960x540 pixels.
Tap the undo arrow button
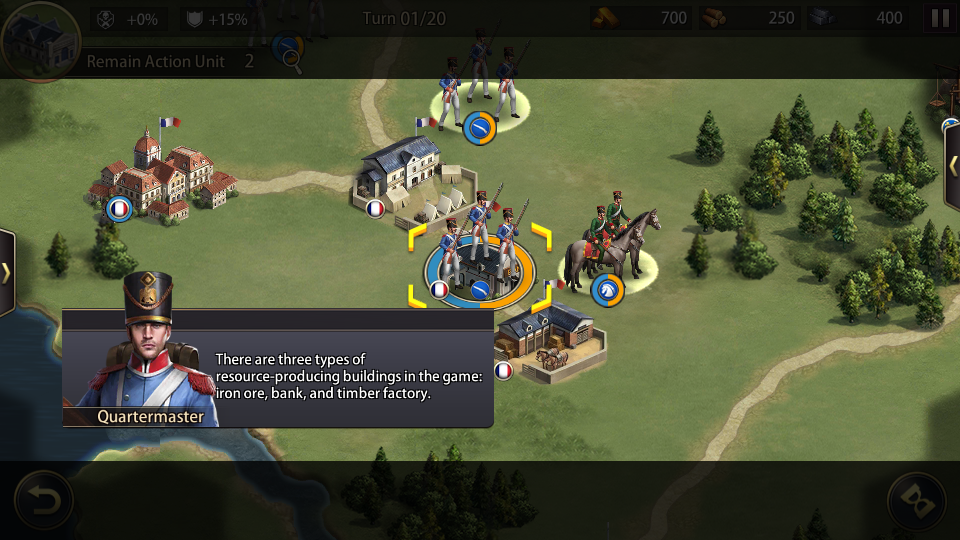tap(43, 499)
